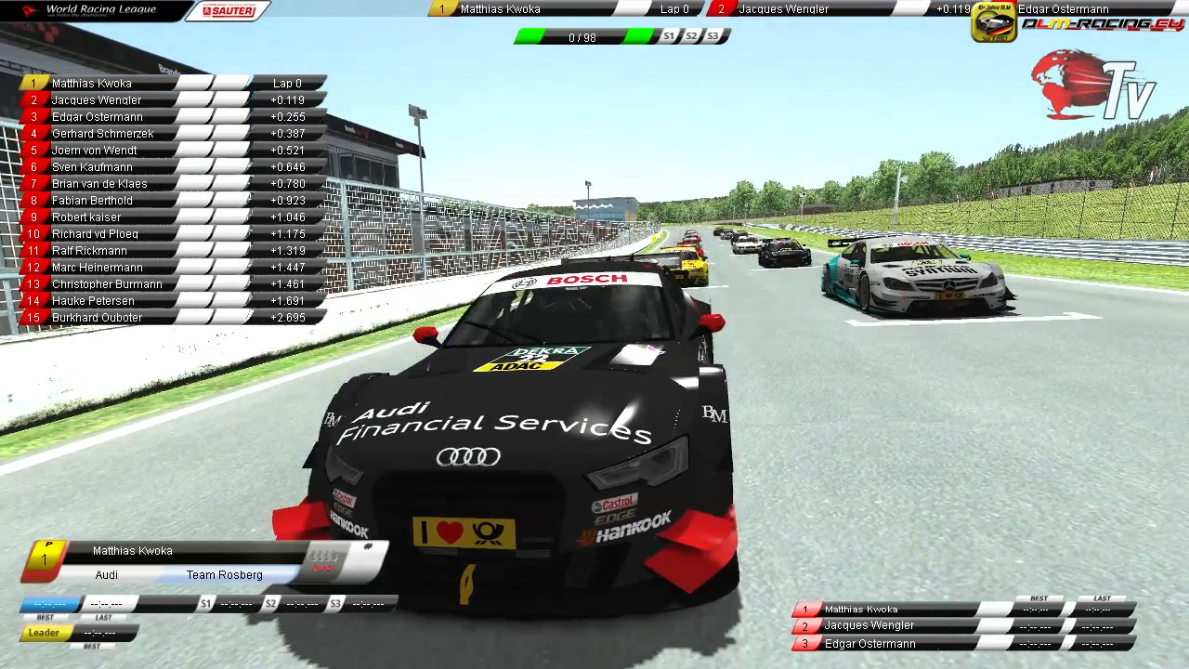Click Burkhard Ouboter in last place

pyautogui.click(x=97, y=318)
